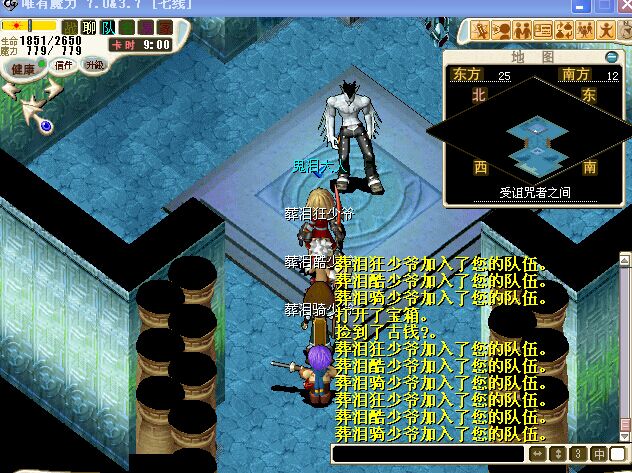This screenshot has height=473, width=632.
Task: Minimize the 地图 map panel
Action: (612, 57)
